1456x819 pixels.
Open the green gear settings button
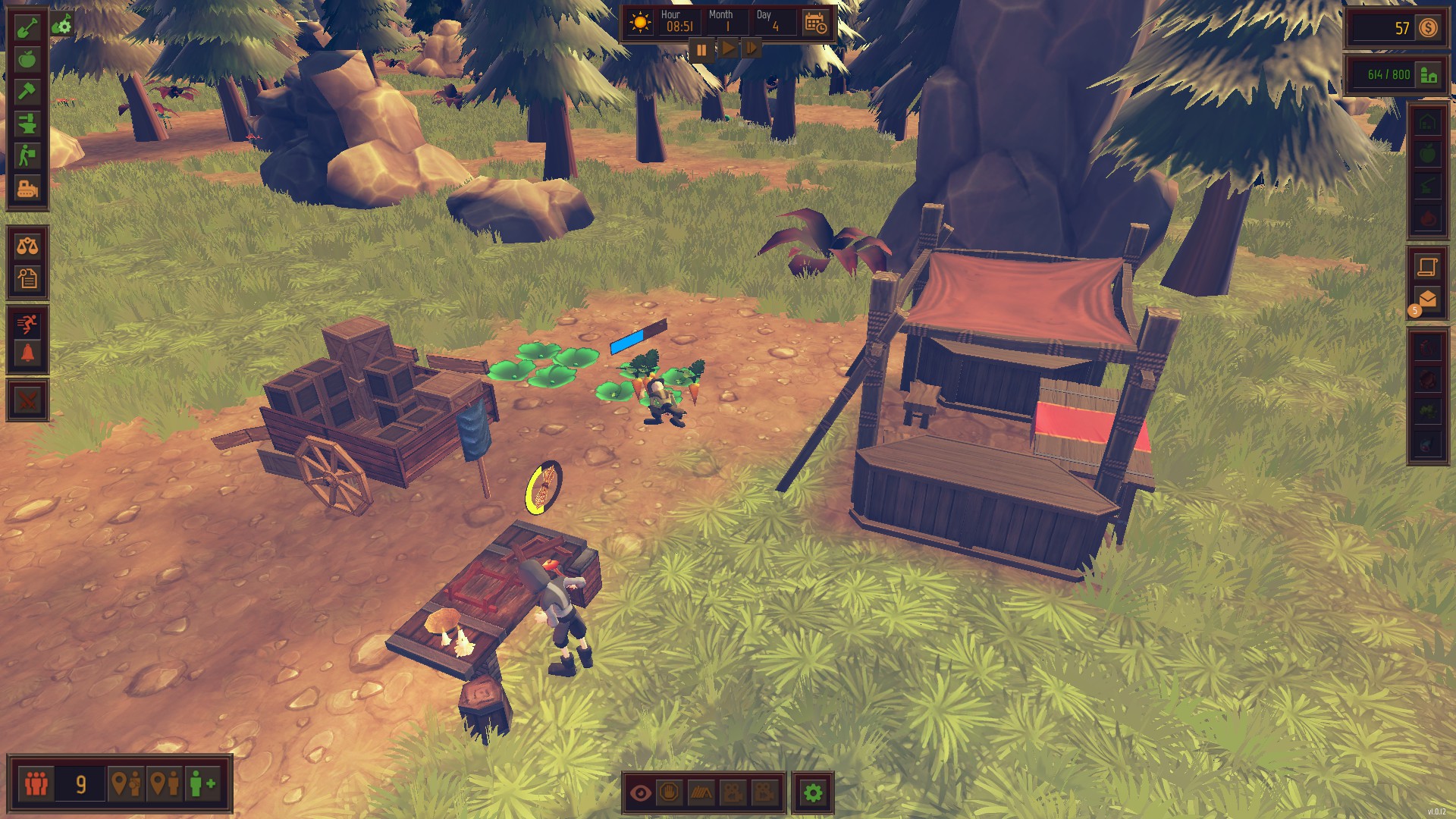pos(813,793)
